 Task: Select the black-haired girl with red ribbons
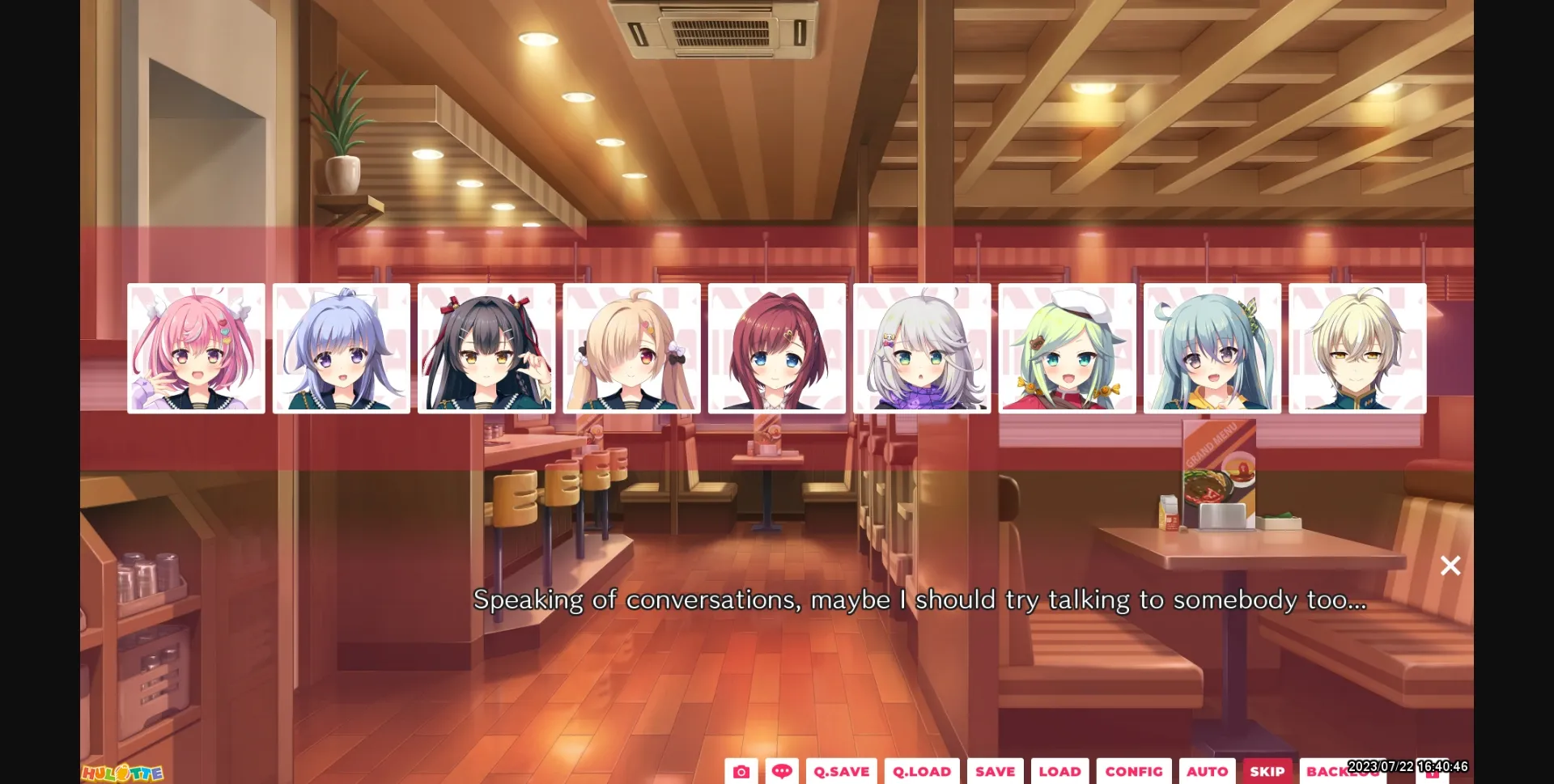tap(486, 348)
